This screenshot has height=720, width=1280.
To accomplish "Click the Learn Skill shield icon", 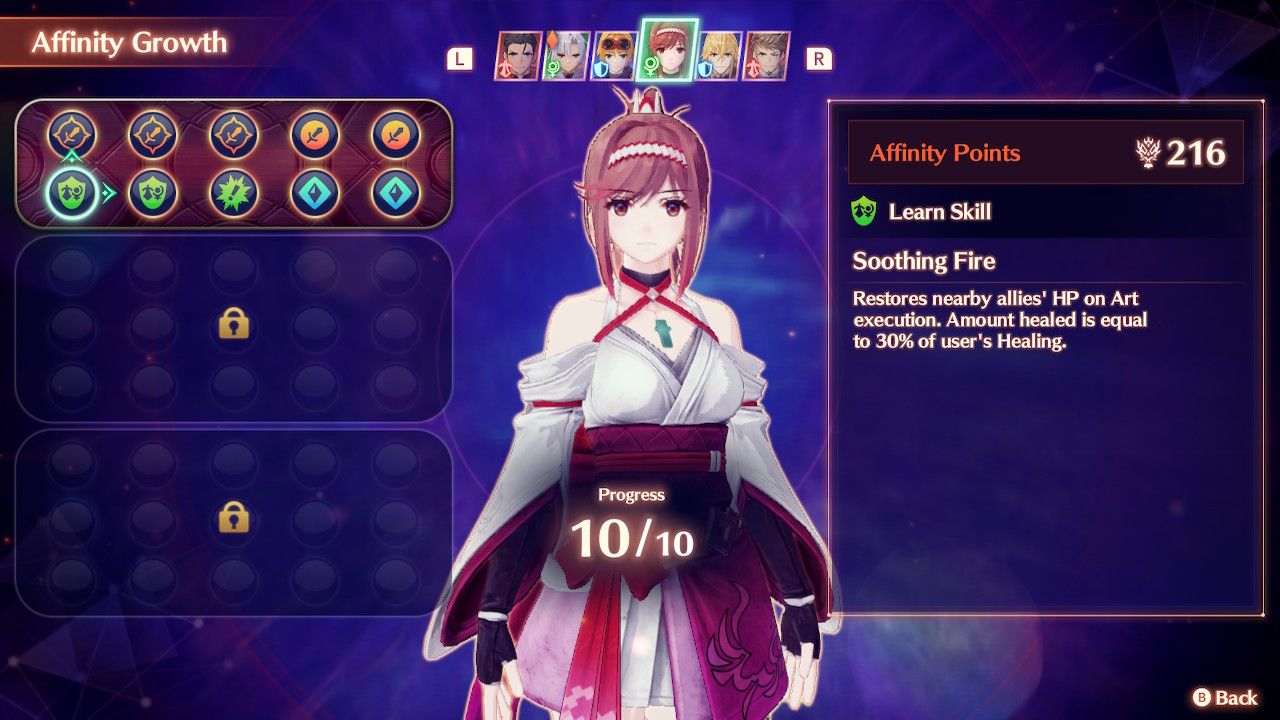I will (x=862, y=211).
